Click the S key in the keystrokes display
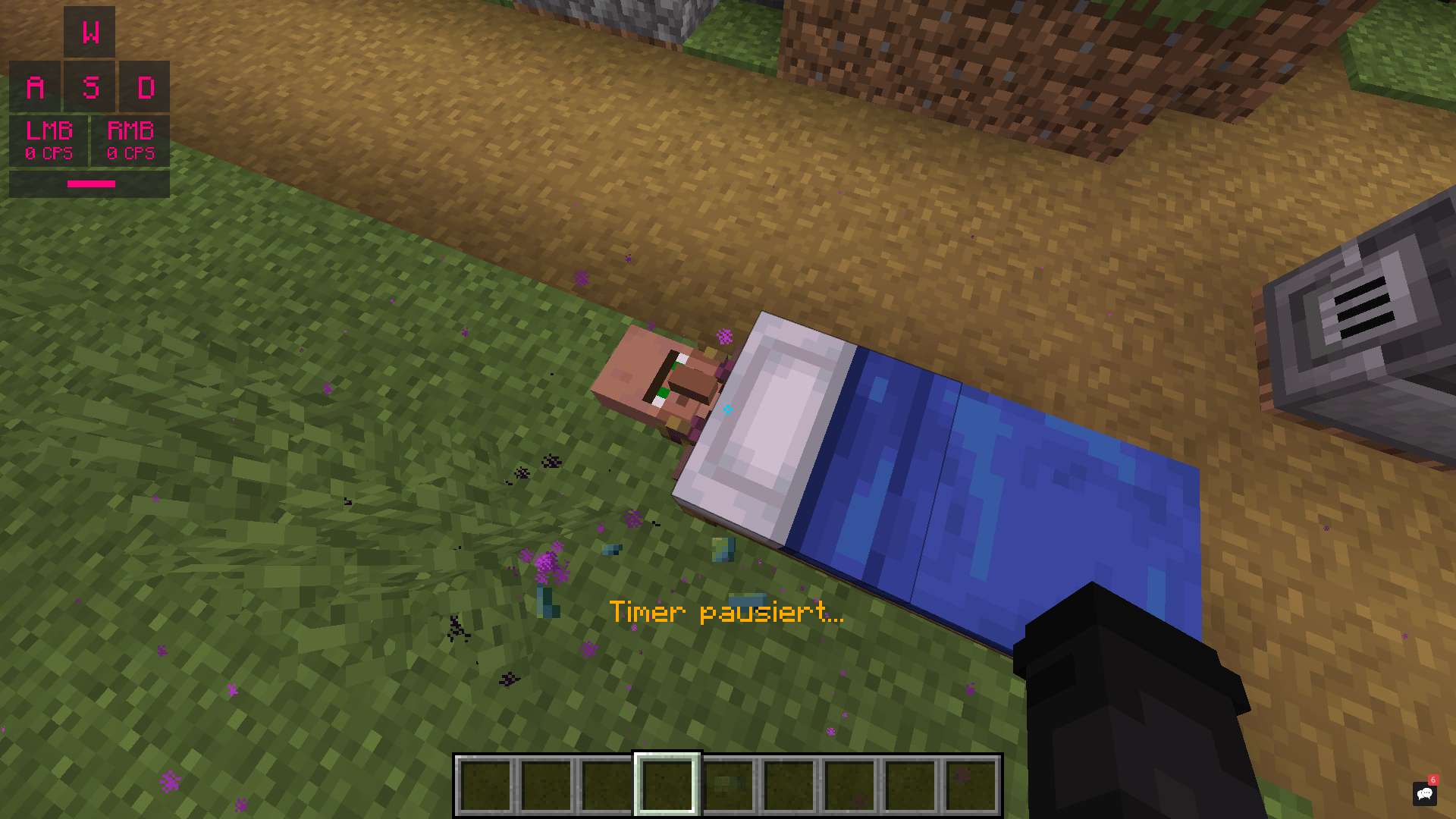This screenshot has width=1456, height=819. [89, 87]
